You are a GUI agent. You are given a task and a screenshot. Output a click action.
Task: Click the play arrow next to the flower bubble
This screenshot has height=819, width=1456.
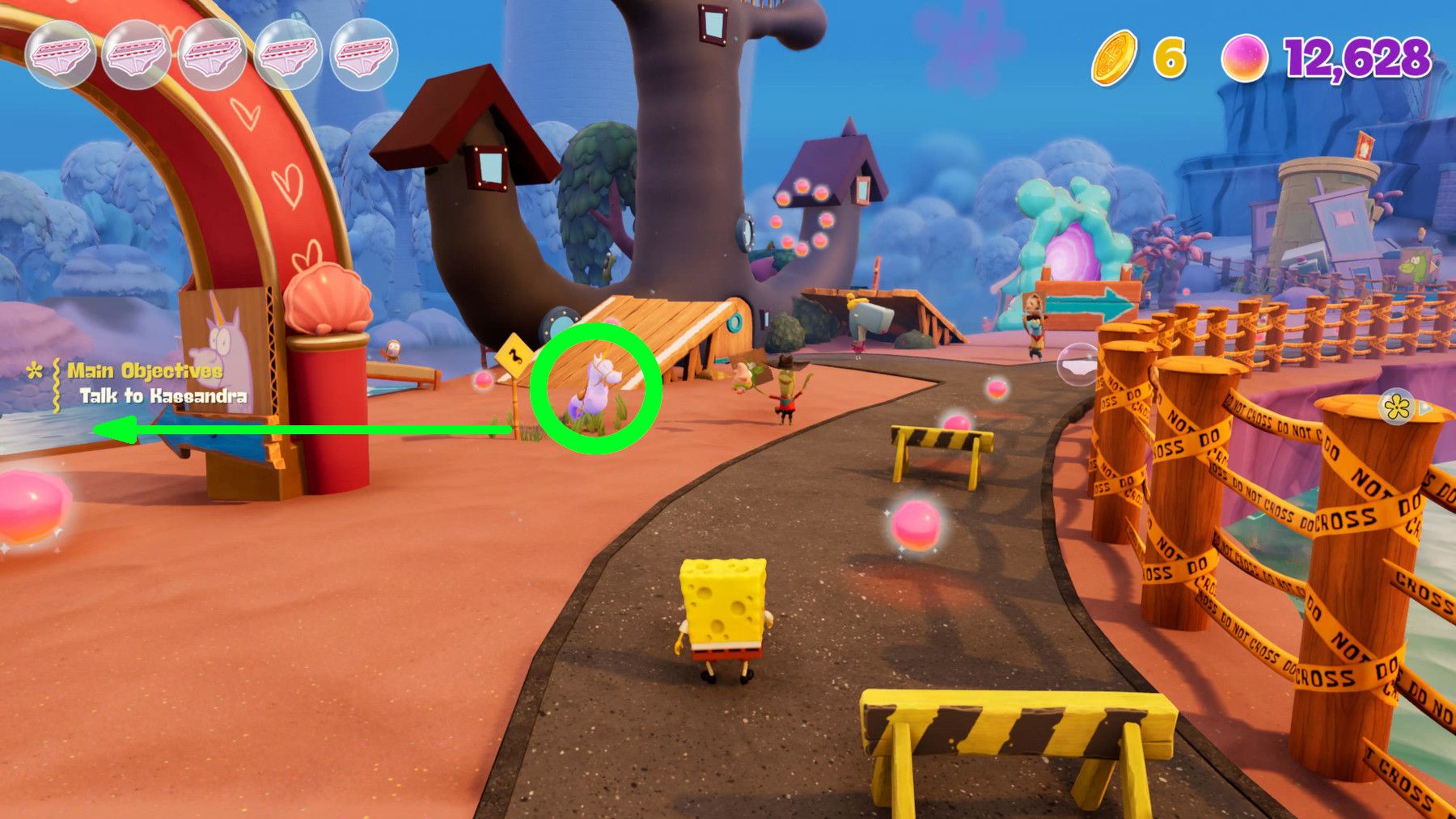(x=1427, y=408)
